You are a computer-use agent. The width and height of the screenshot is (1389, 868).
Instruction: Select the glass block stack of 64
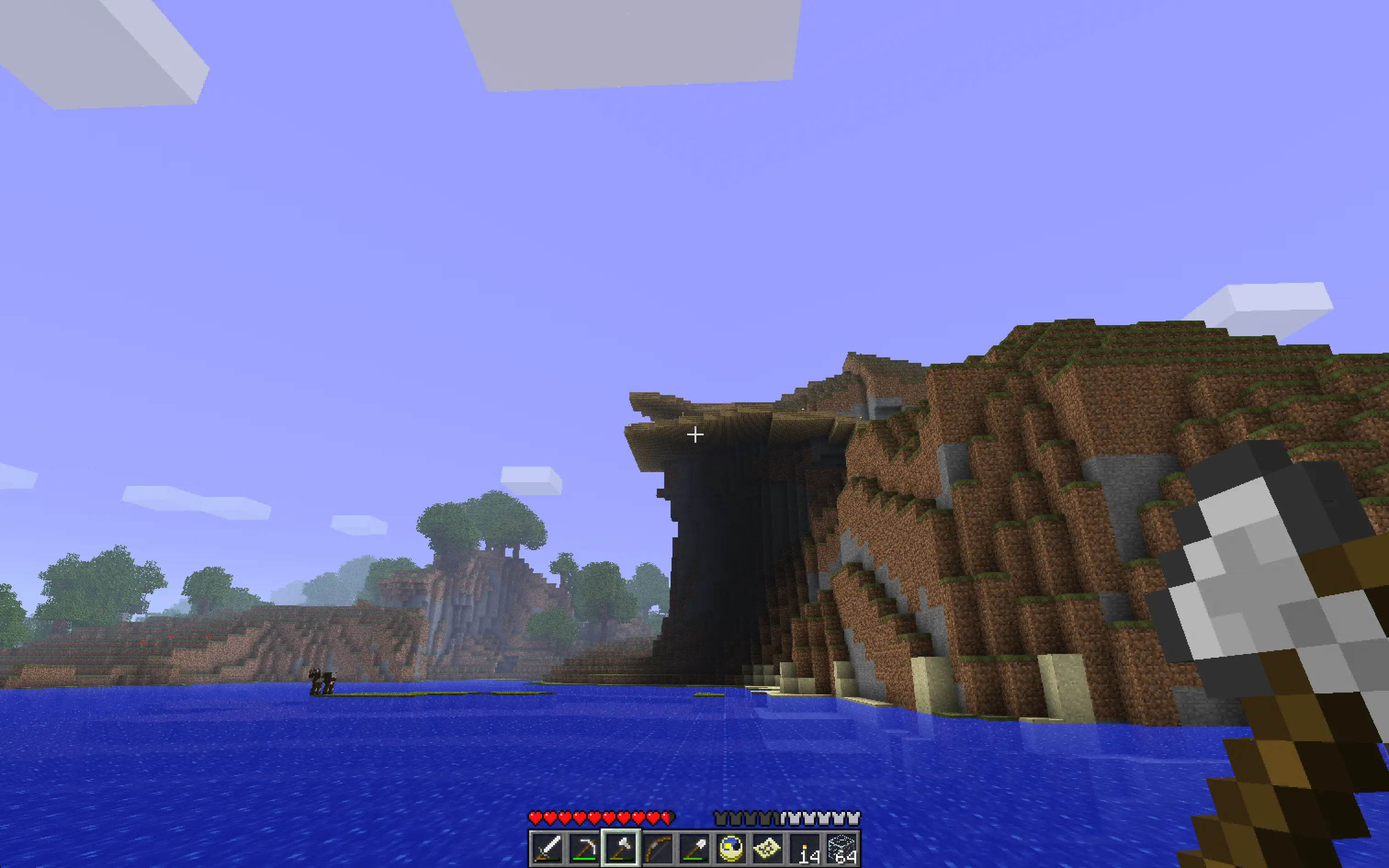click(x=841, y=850)
